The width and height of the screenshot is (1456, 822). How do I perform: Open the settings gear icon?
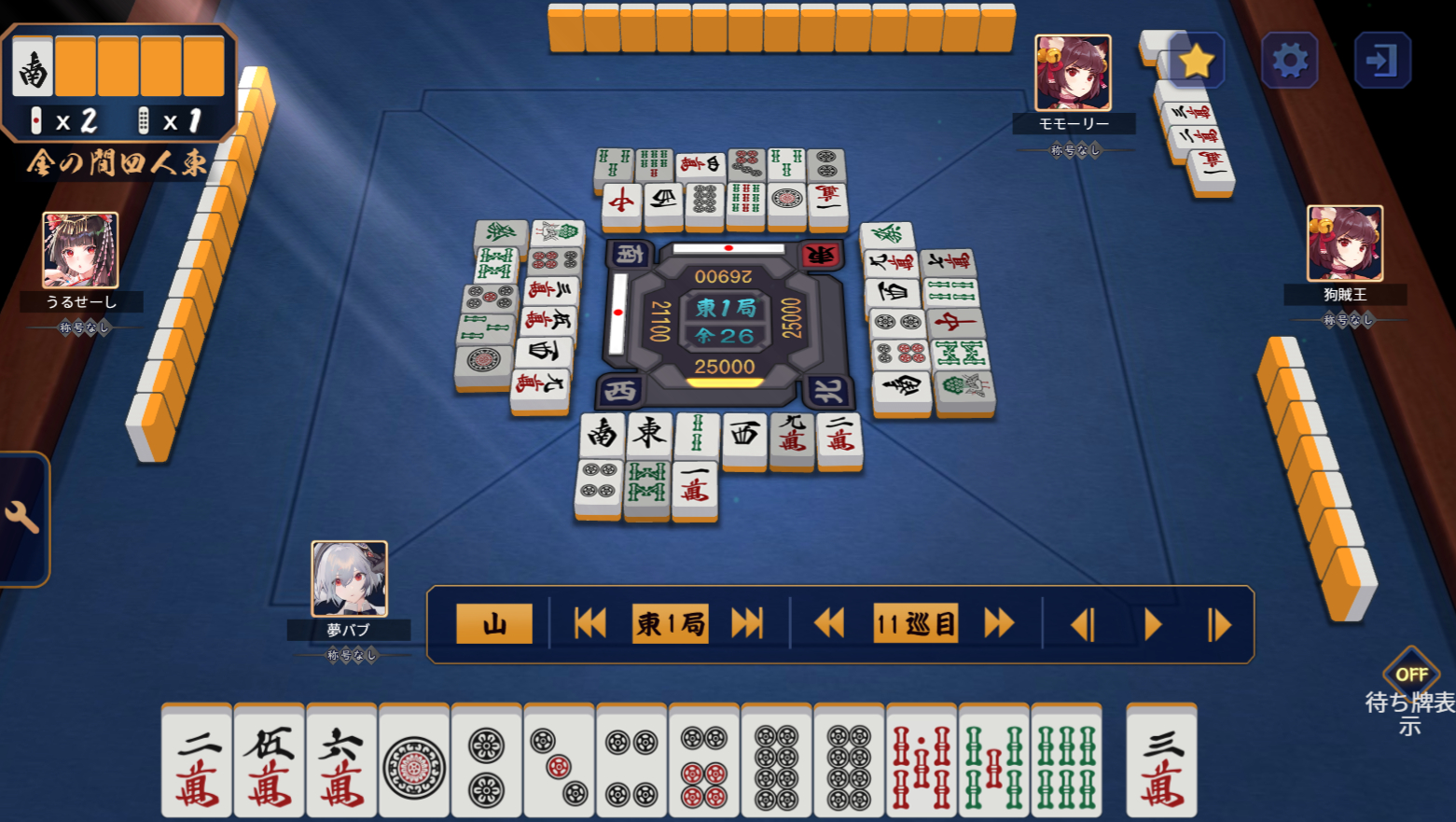coord(1290,59)
